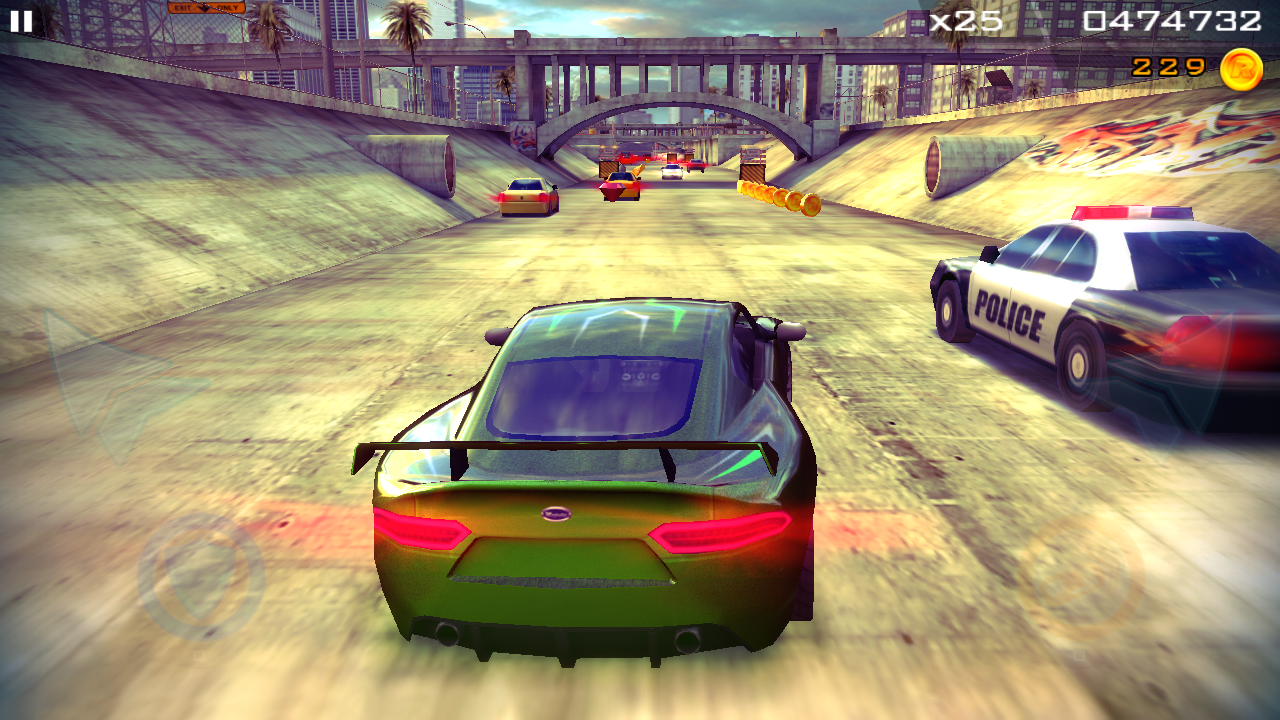Screen dimensions: 1280x720
Task: Collect the nearest coin on the road
Action: [812, 205]
